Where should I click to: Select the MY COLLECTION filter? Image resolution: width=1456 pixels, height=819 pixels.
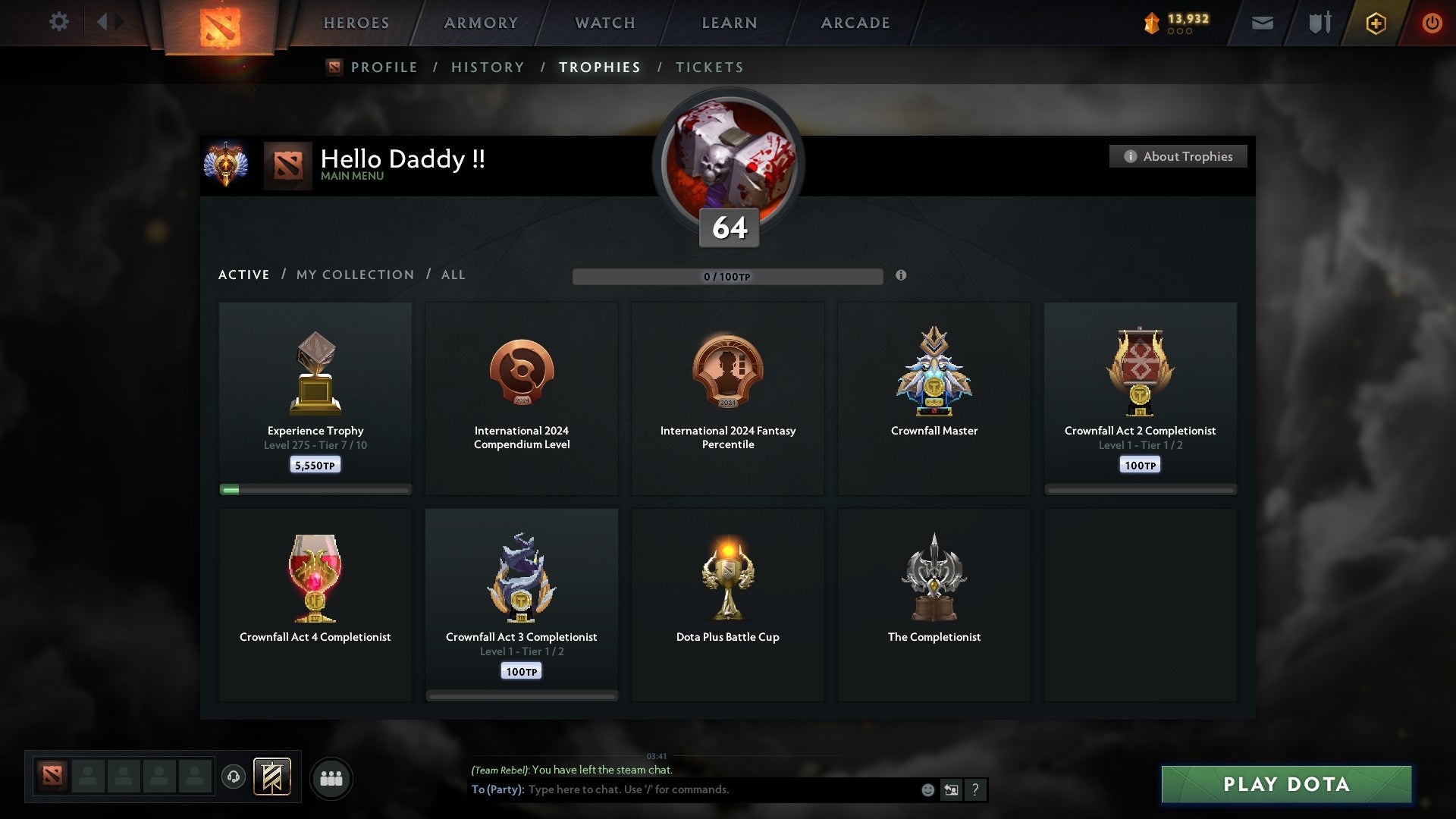click(x=354, y=275)
